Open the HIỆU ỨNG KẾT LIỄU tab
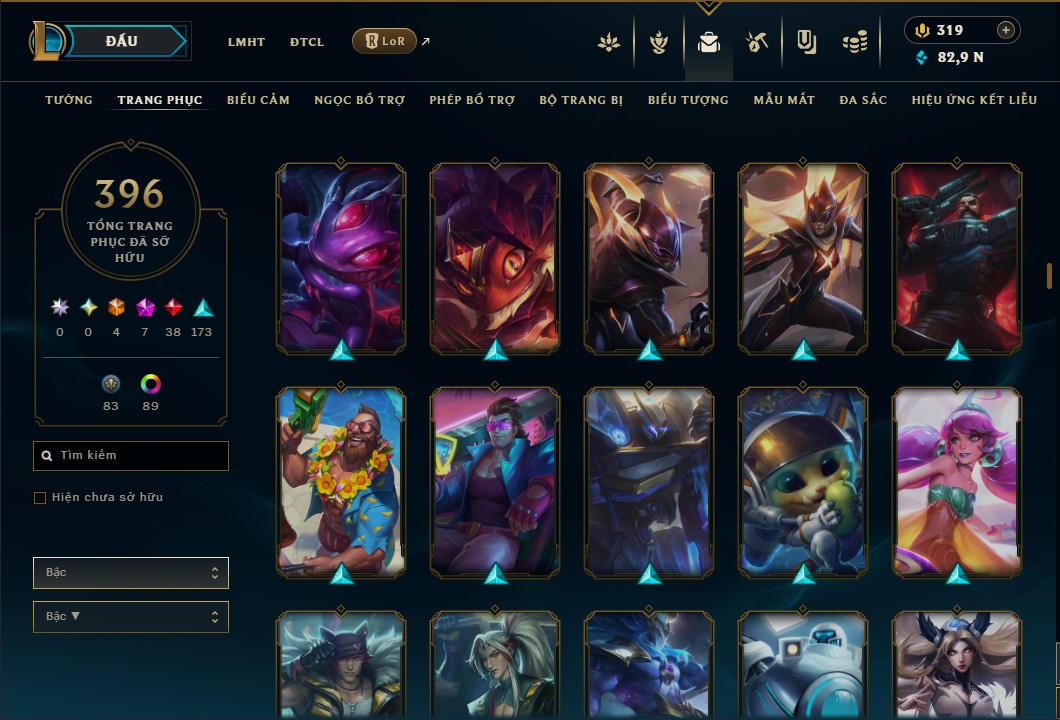The width and height of the screenshot is (1060, 720). click(x=974, y=100)
